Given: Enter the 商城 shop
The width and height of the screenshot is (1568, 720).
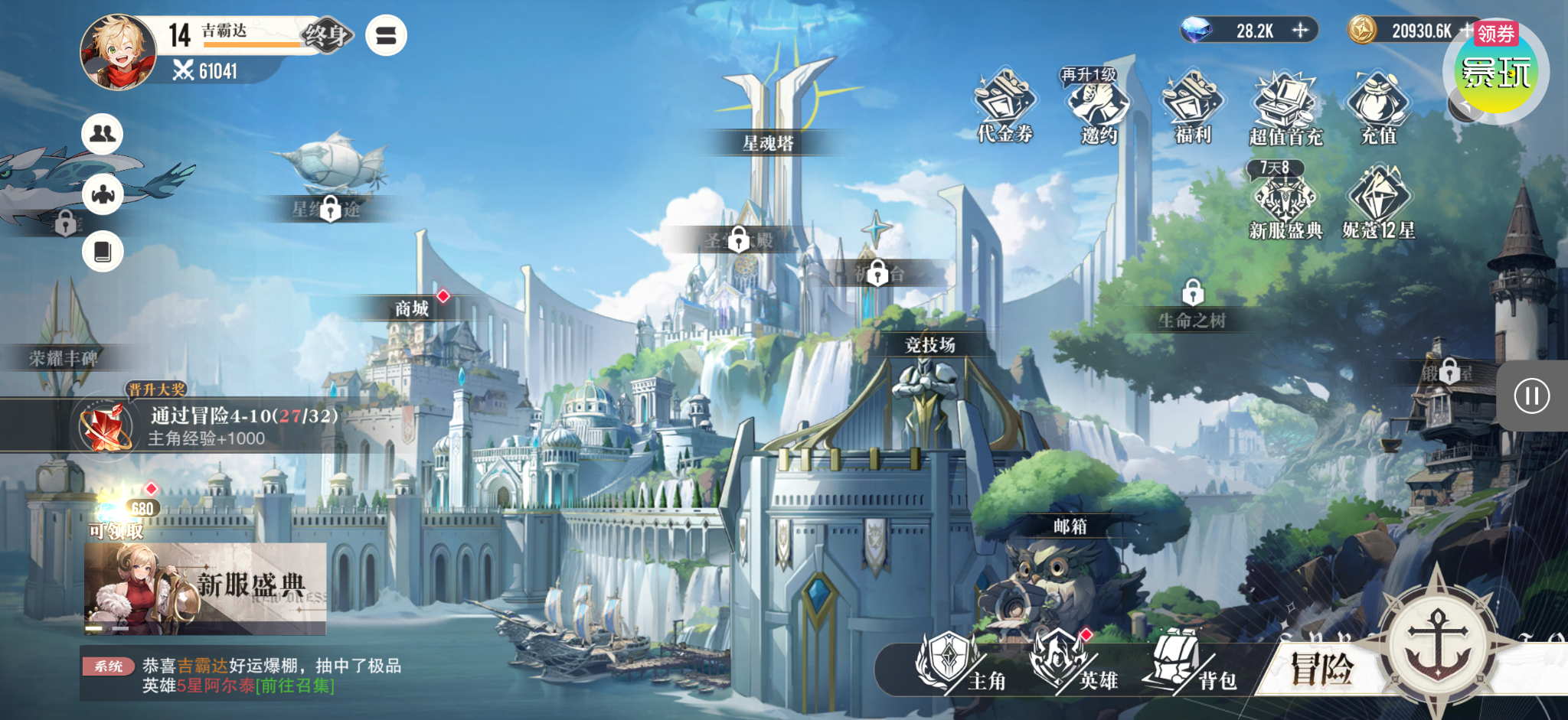Looking at the screenshot, I should [412, 308].
